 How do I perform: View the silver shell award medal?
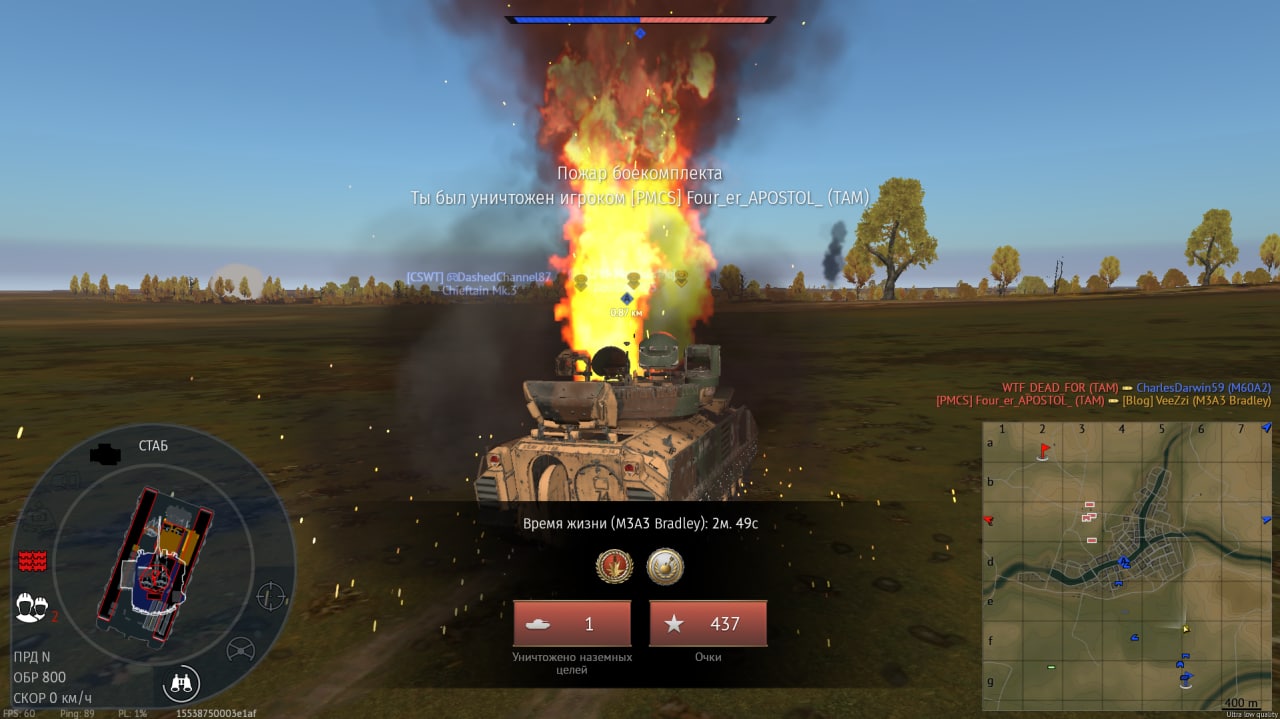[x=665, y=566]
